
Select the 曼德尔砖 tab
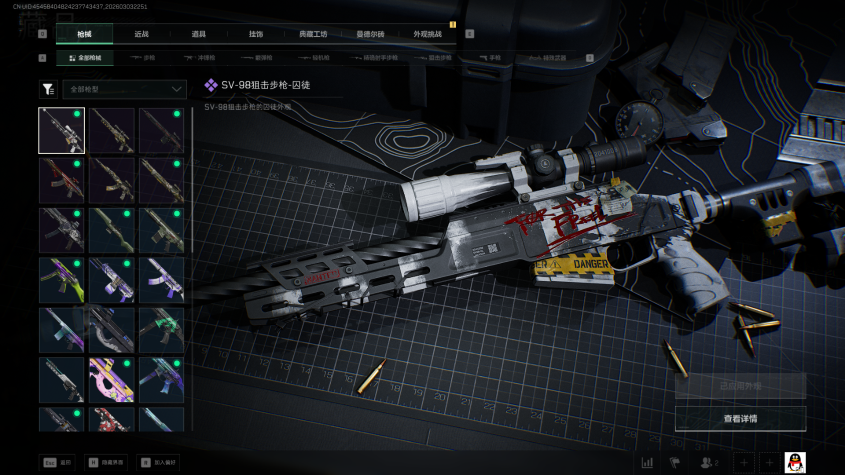coord(370,34)
